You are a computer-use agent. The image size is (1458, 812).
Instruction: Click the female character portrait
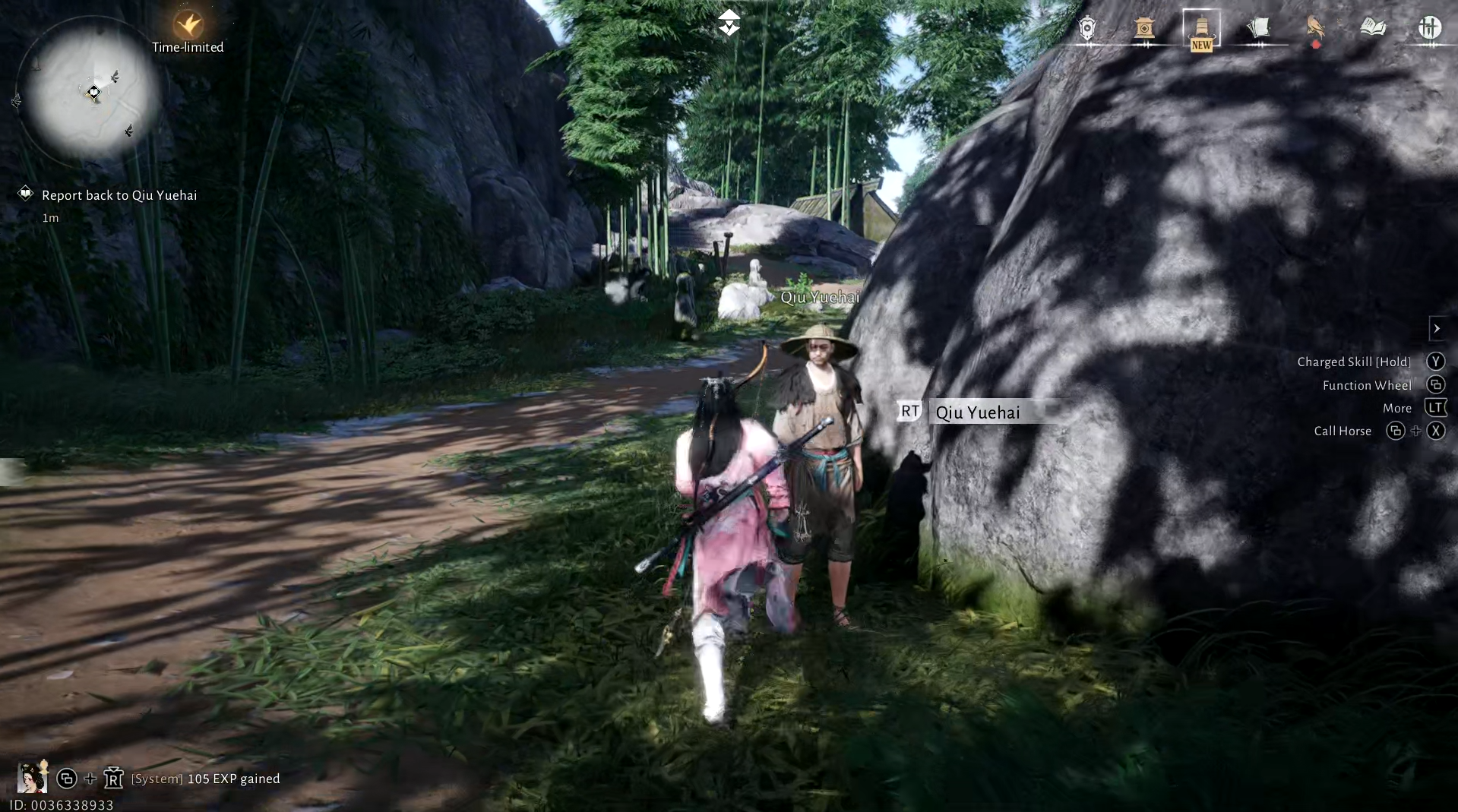[32, 777]
